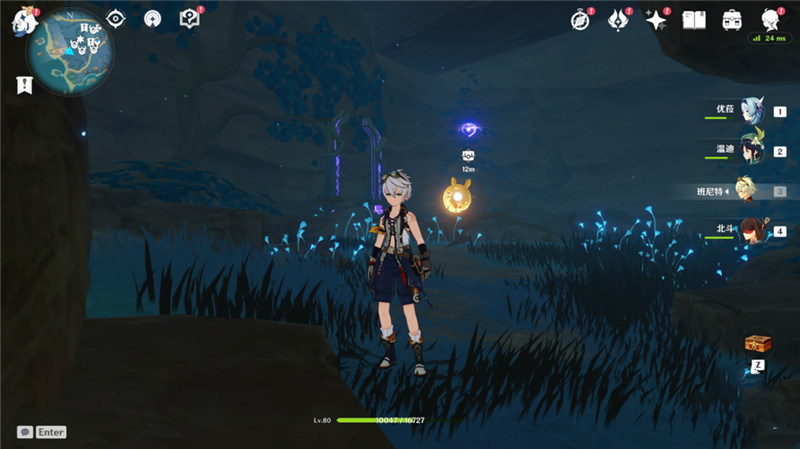Screen dimensions: 800x449
Task: Open the compass events icon
Action: coord(580,20)
